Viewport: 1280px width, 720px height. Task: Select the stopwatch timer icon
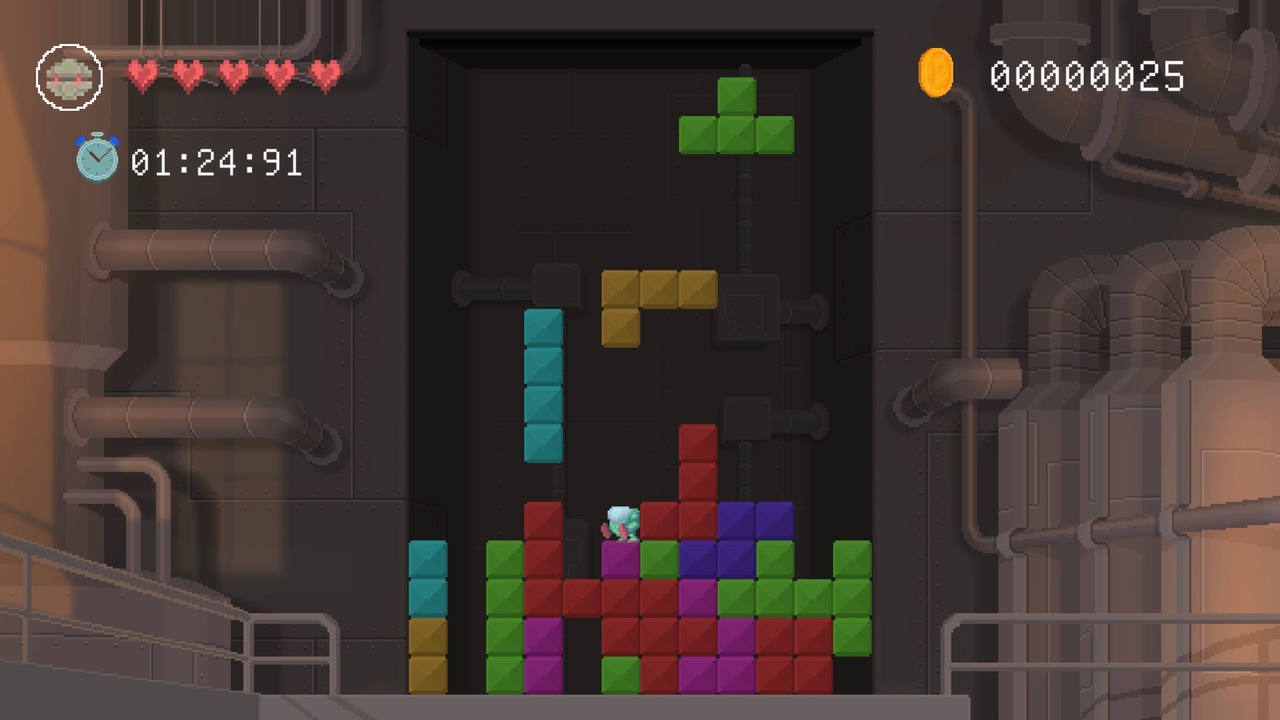[x=97, y=158]
